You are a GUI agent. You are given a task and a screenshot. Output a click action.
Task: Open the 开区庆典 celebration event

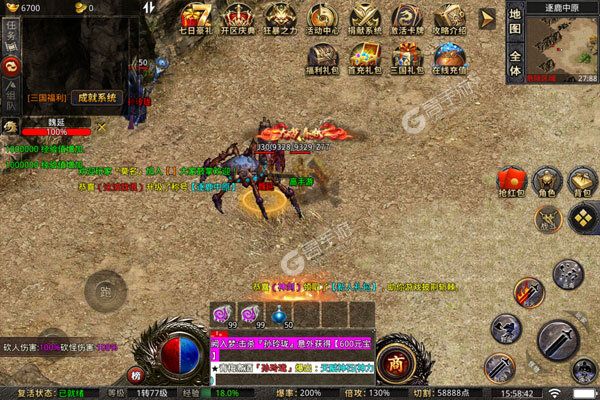(237, 21)
